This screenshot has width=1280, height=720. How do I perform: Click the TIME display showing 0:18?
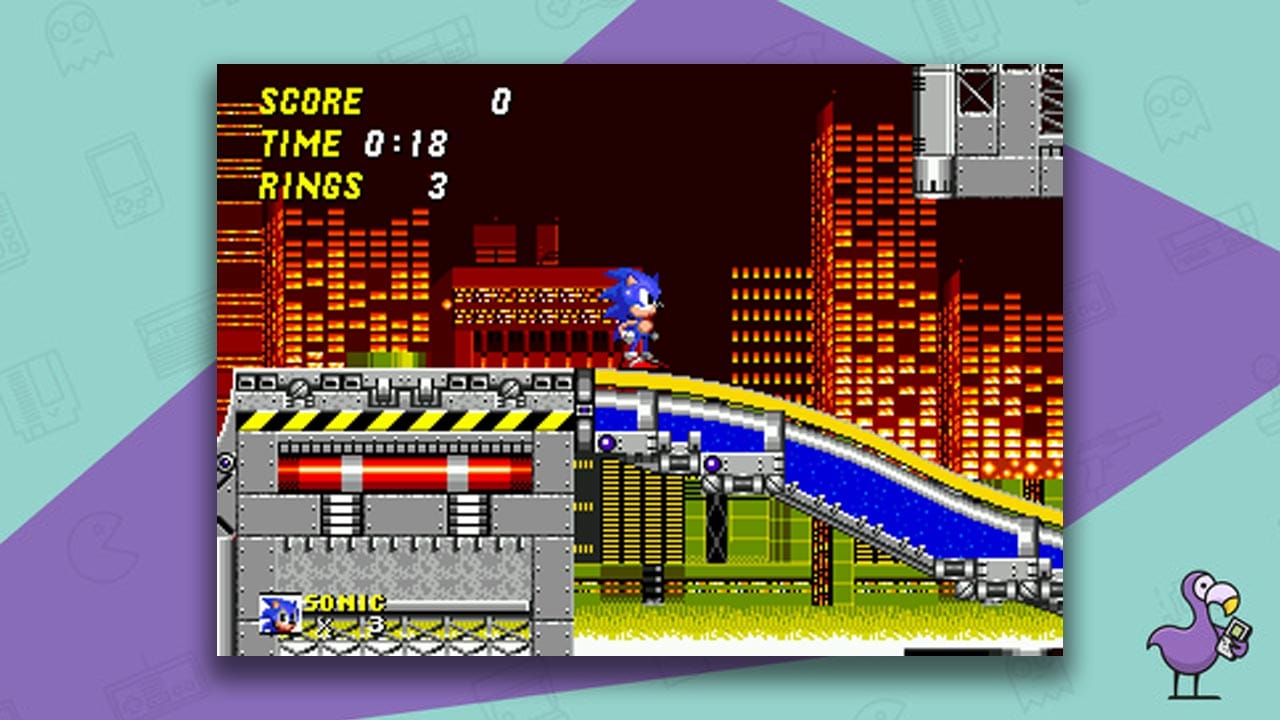point(350,142)
